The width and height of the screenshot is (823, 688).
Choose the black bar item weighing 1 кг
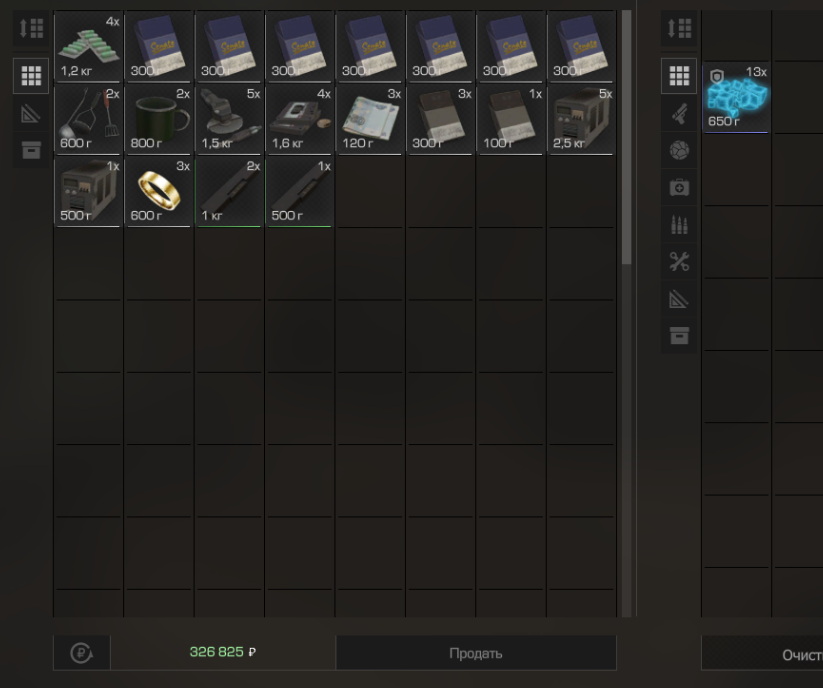coord(229,191)
